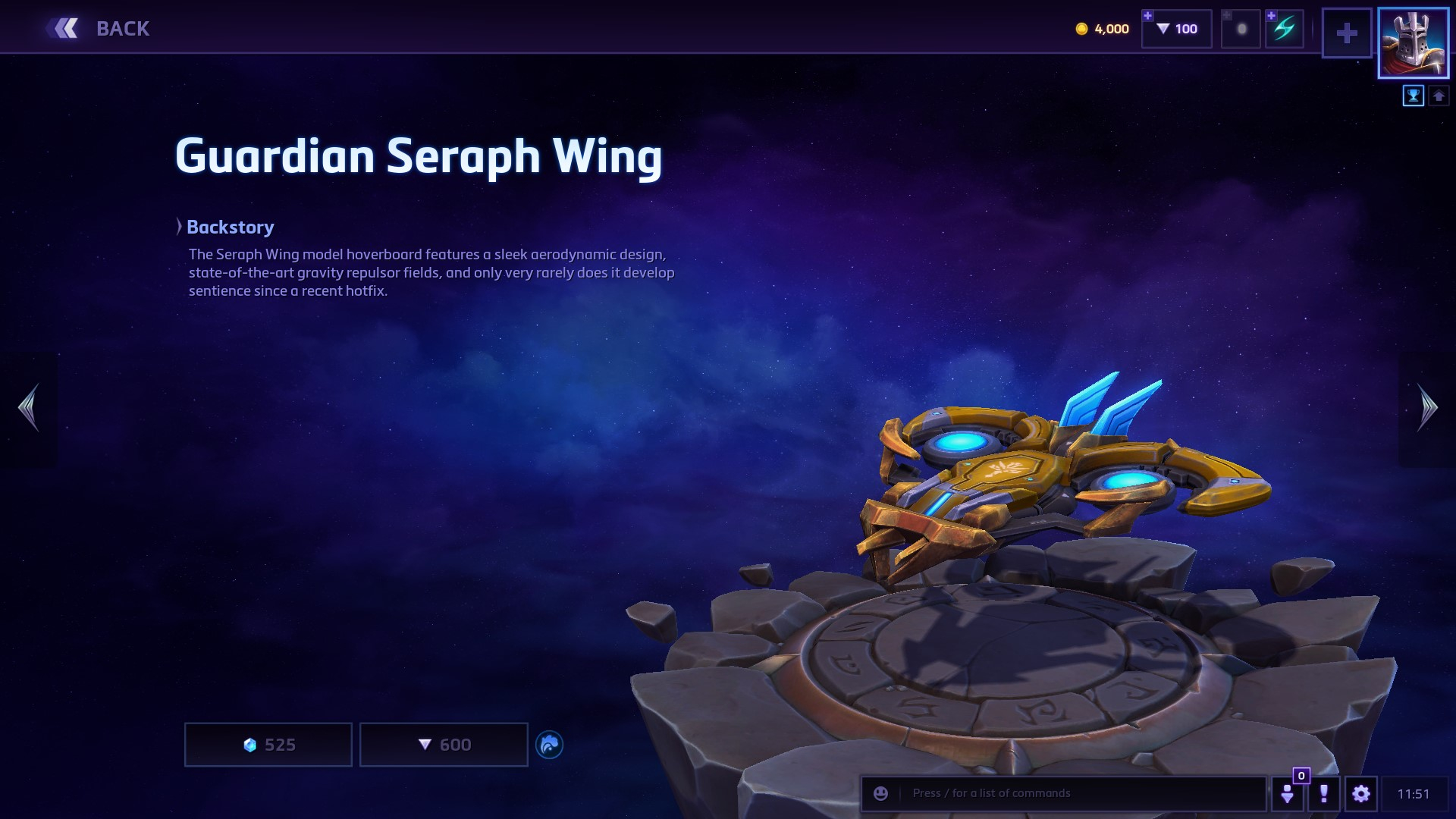Focus the chat command input box
The width and height of the screenshot is (1456, 819).
[x=1077, y=793]
